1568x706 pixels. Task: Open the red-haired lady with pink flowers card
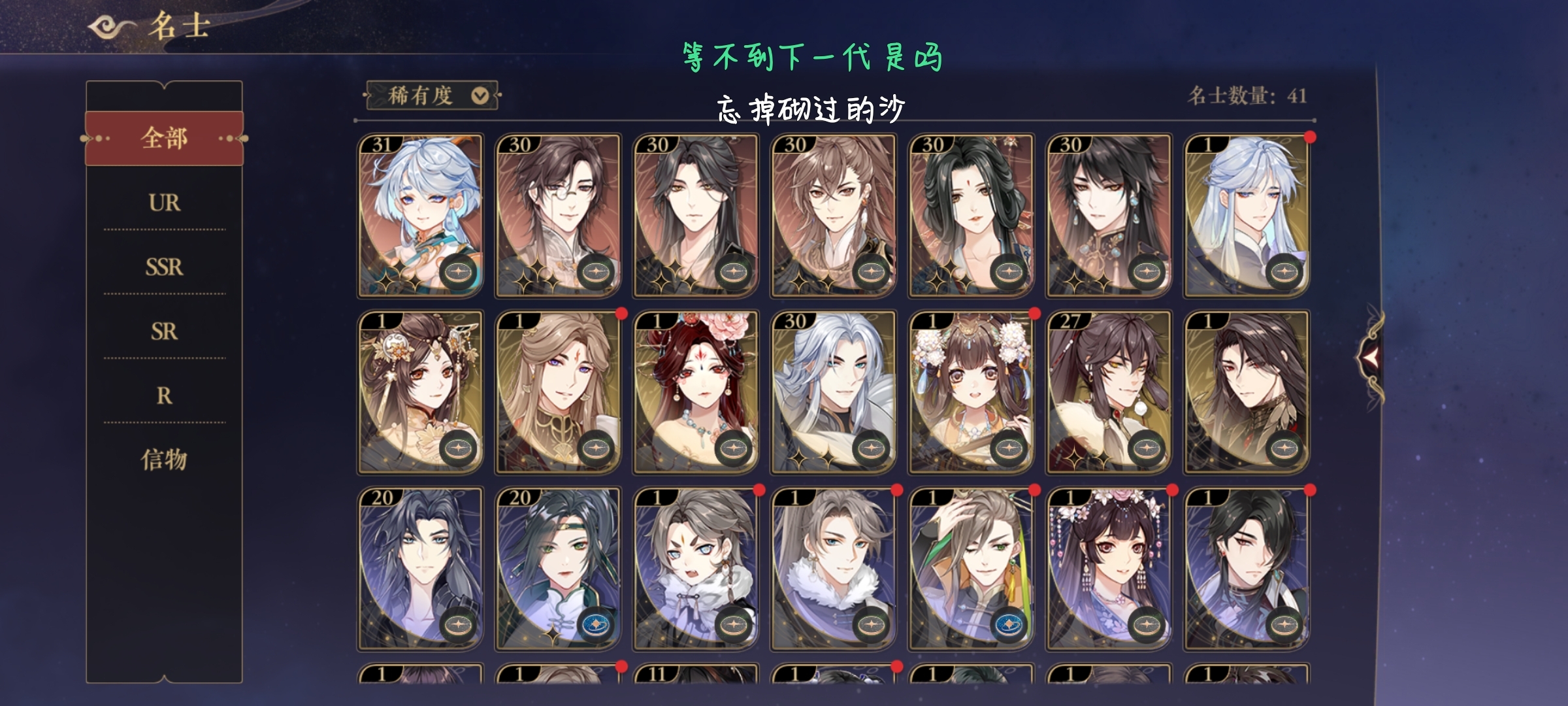[696, 392]
